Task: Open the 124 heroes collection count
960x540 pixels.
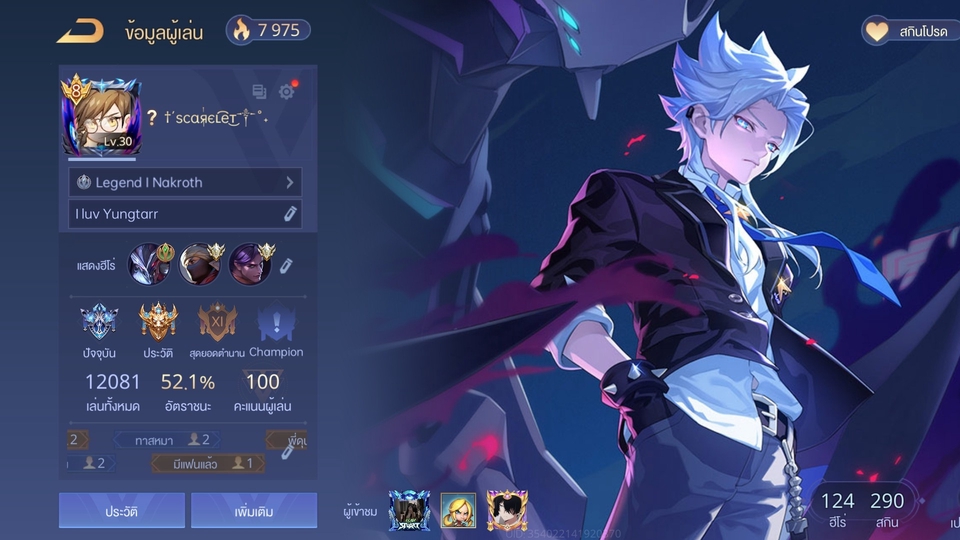Action: point(838,508)
